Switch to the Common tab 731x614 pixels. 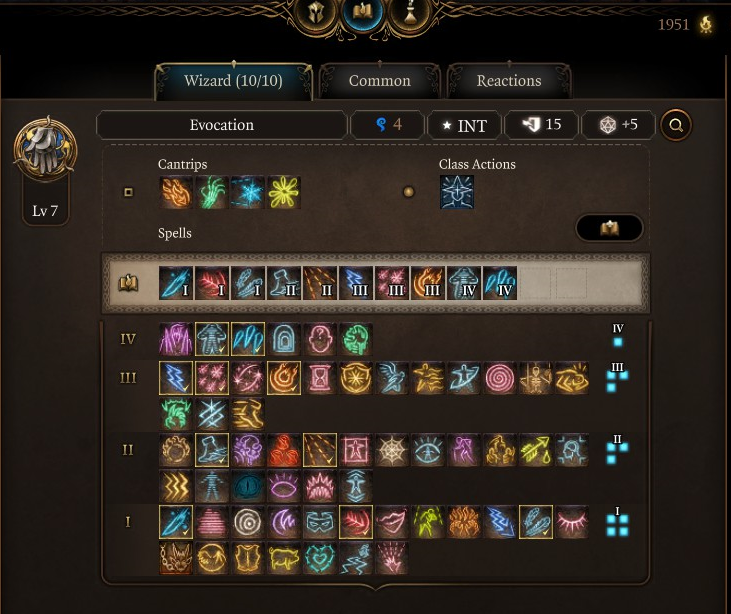coord(379,81)
